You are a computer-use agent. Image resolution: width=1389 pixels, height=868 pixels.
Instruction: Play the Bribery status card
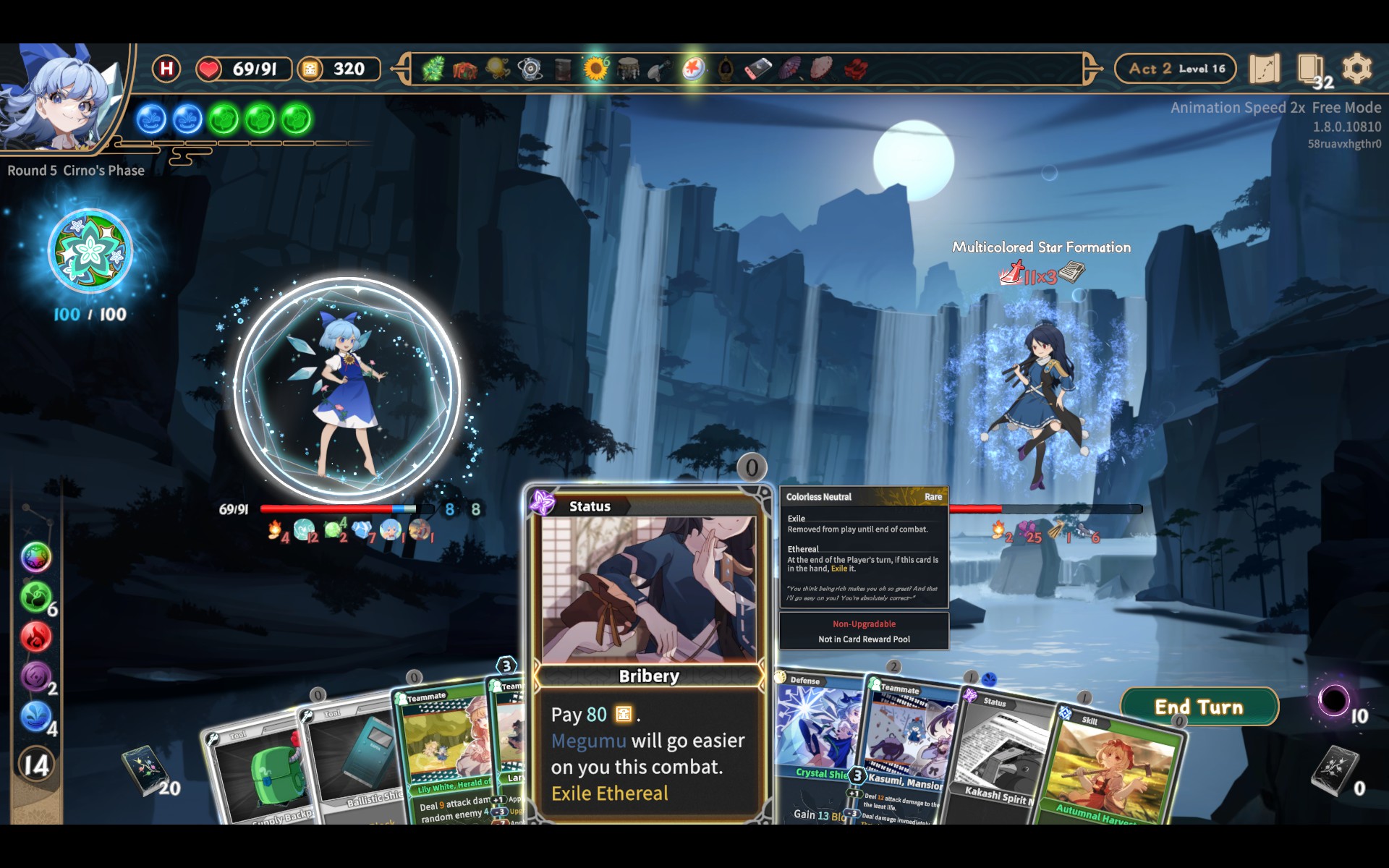(x=649, y=651)
